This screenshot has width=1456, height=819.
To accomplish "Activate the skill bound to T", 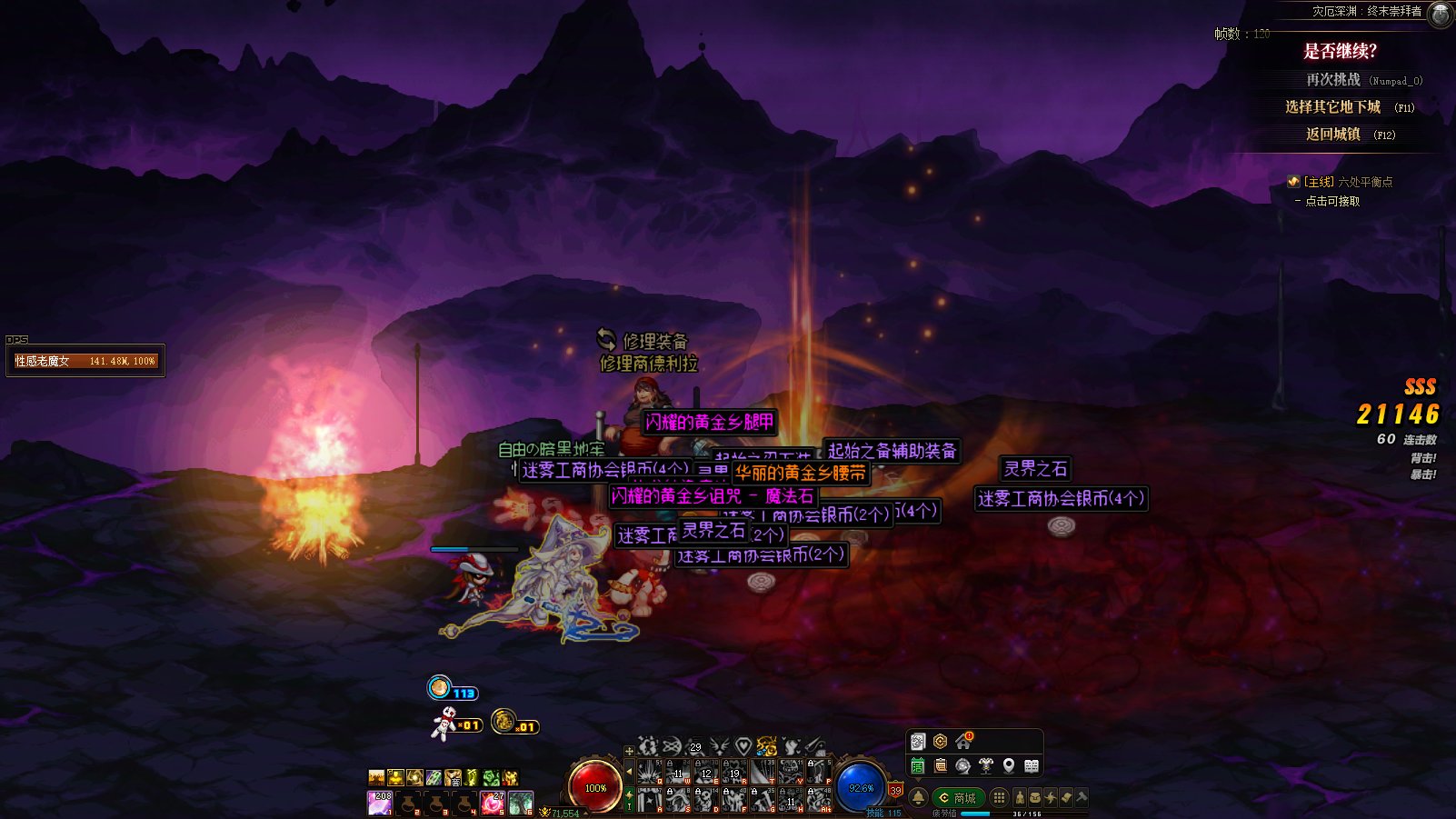I will tap(763, 772).
